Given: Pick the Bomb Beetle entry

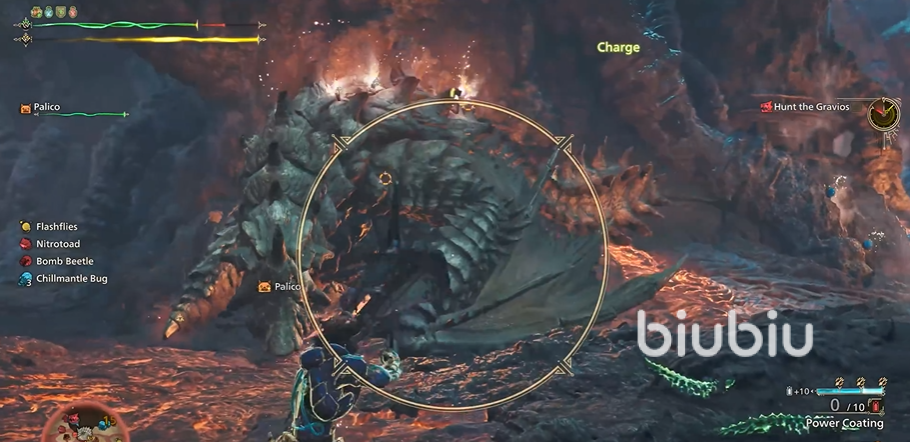Looking at the screenshot, I should [63, 261].
